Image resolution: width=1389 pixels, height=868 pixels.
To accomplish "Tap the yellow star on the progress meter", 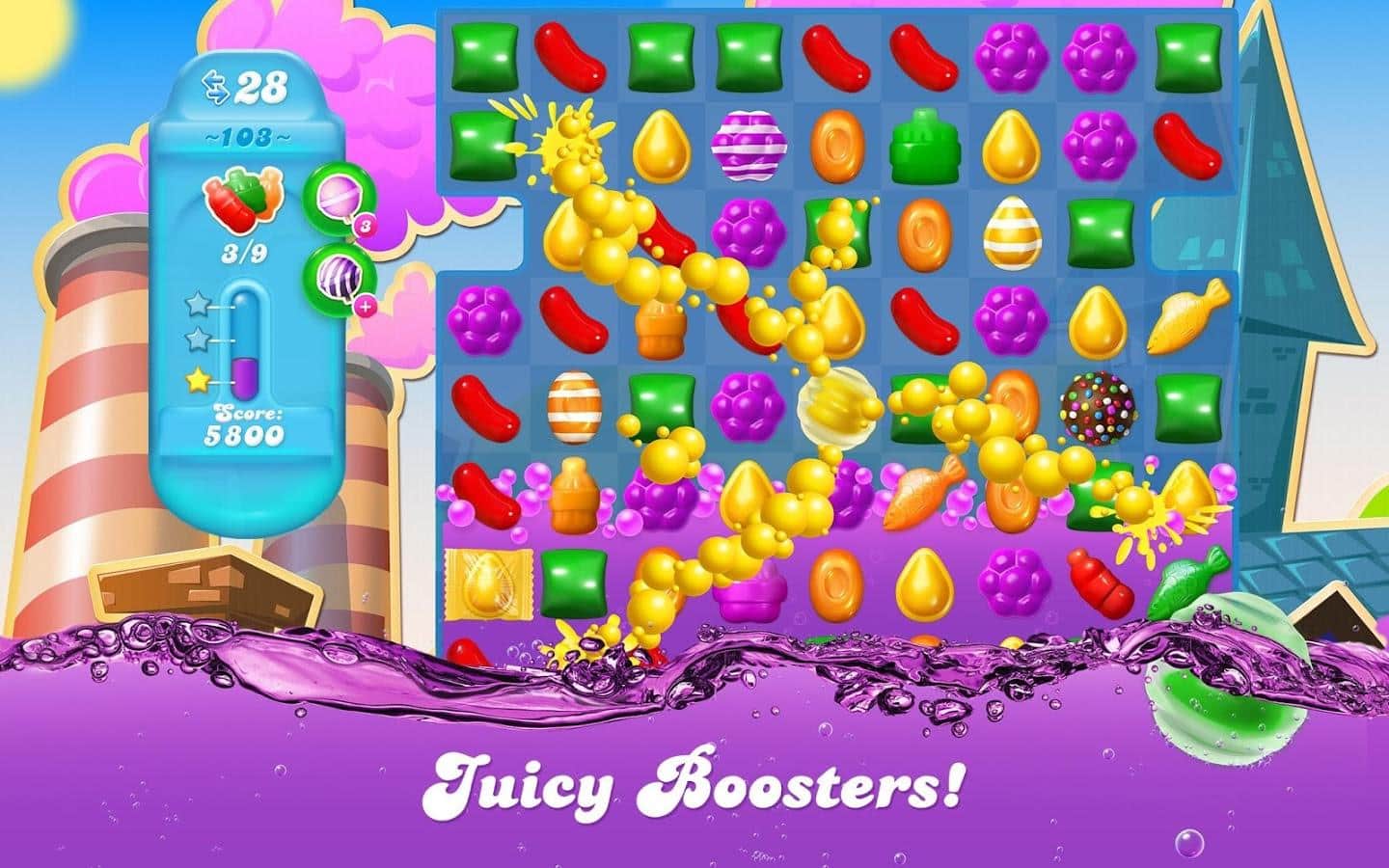I will (x=197, y=380).
